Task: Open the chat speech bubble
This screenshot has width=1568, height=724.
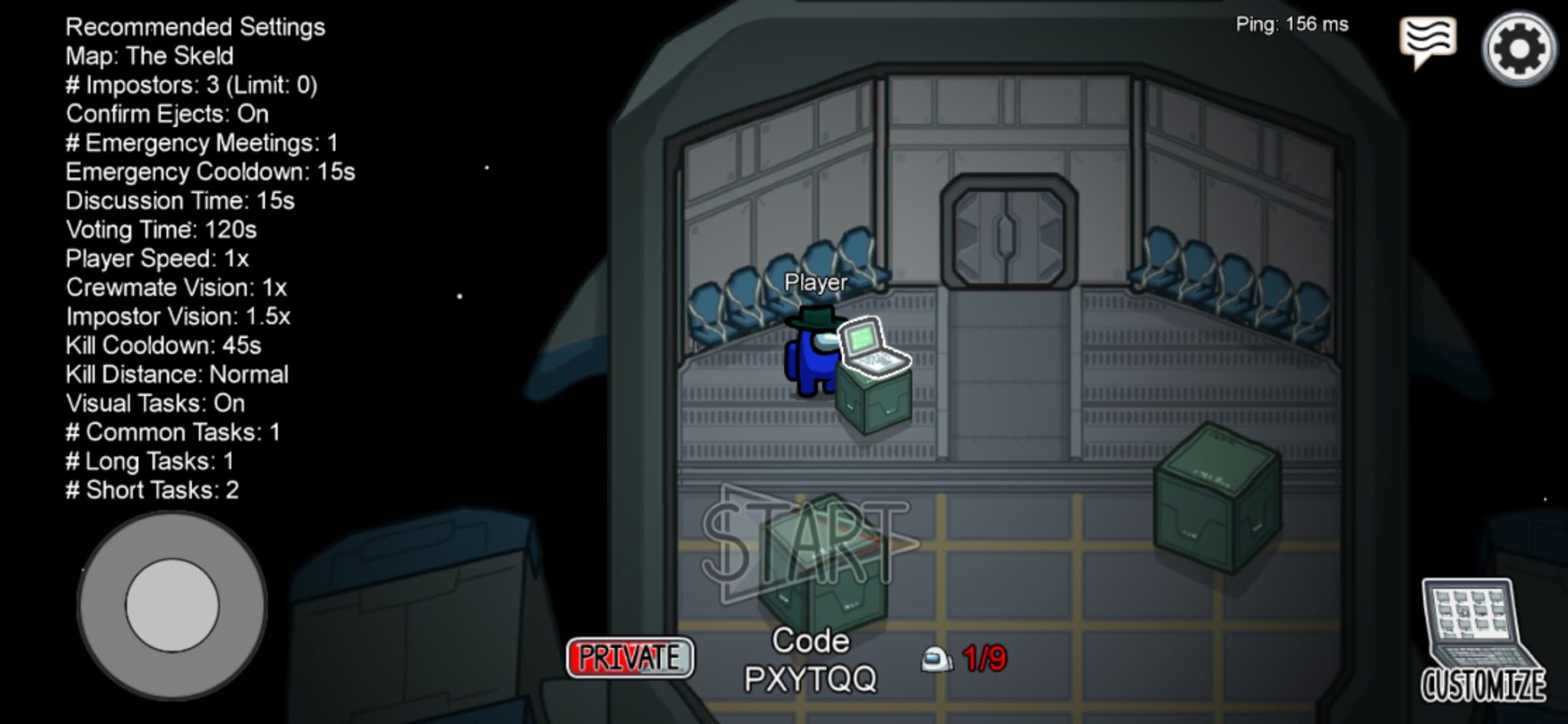Action: coord(1427,41)
